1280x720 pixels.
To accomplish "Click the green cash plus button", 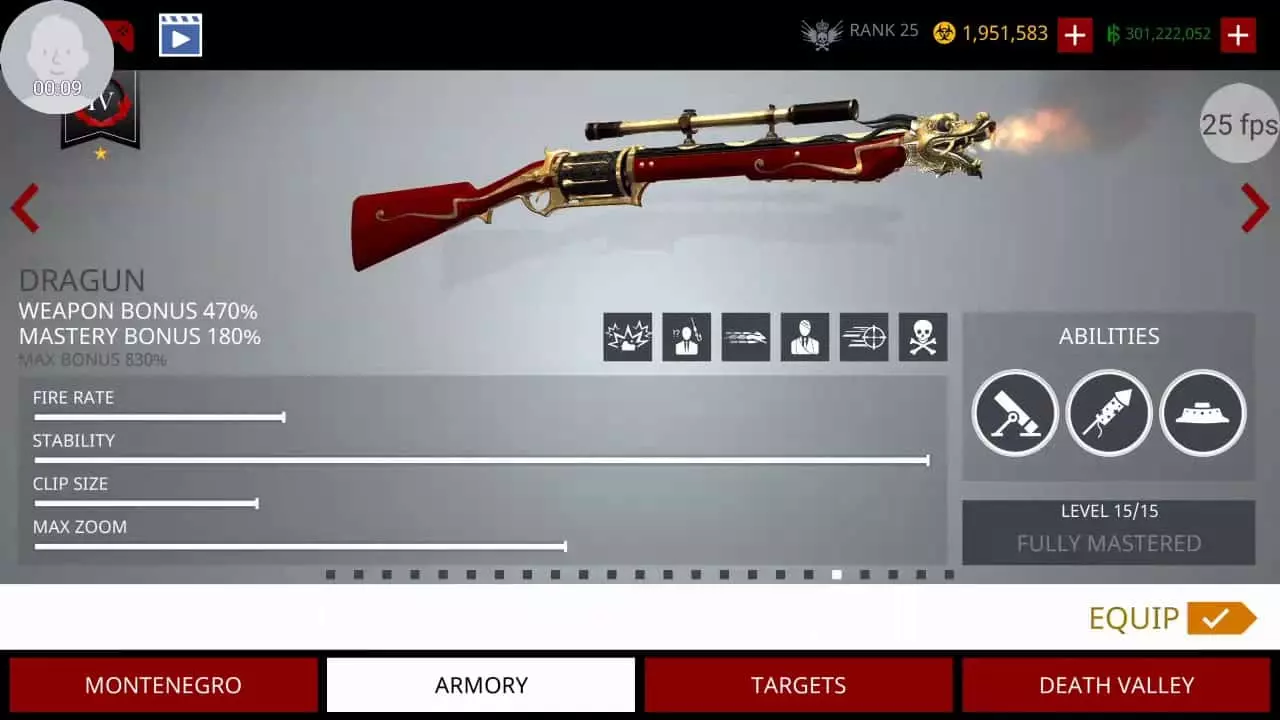I will [1238, 34].
